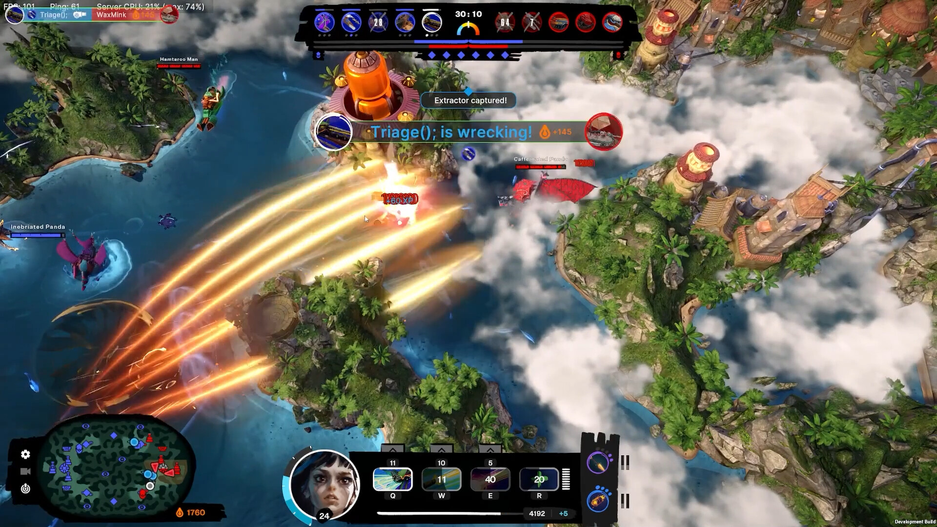Viewport: 937px width, 527px height.
Task: Fire the R ultimate ability
Action: 539,480
